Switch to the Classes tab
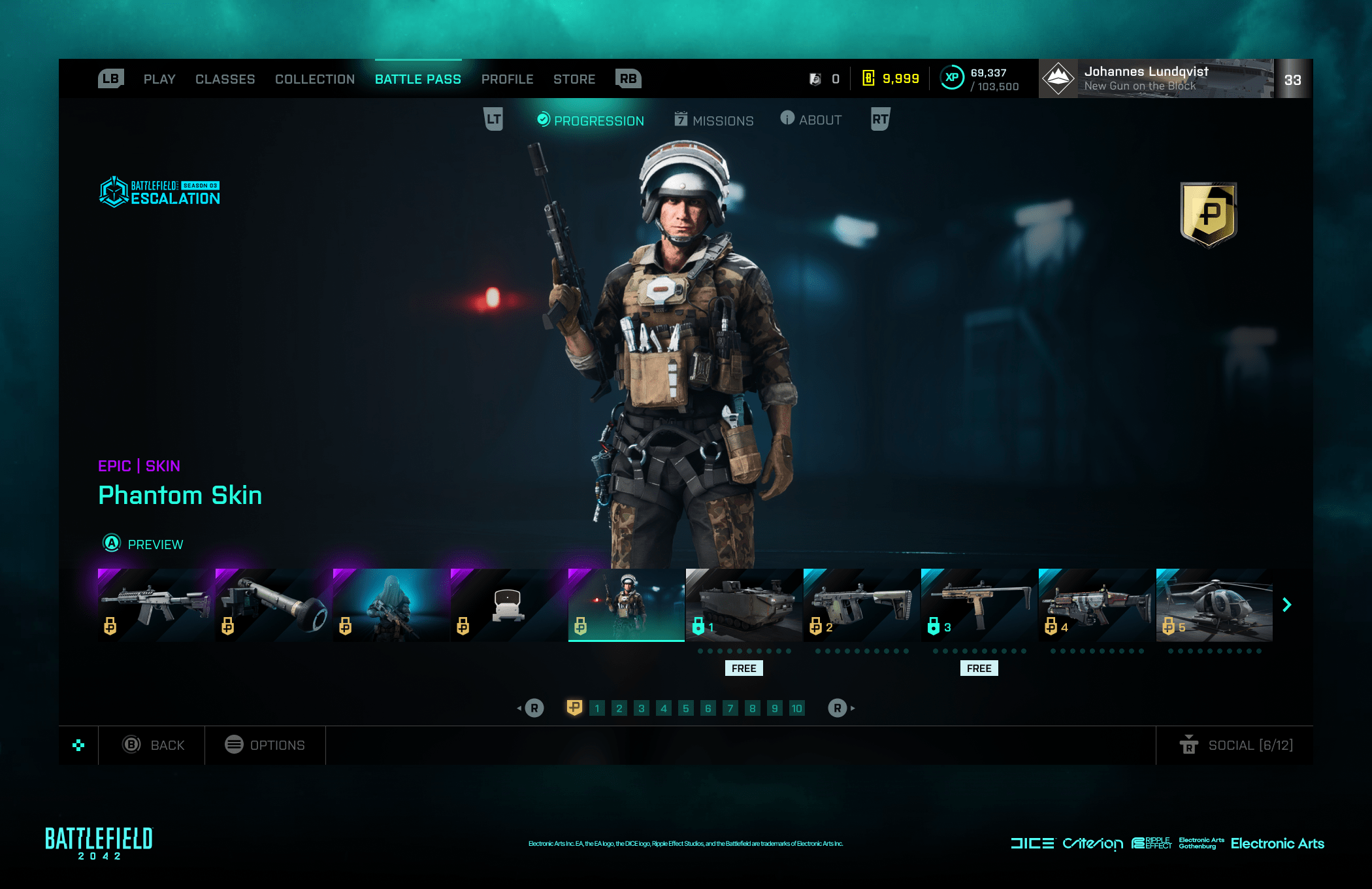This screenshot has height=889, width=1372. 225,79
